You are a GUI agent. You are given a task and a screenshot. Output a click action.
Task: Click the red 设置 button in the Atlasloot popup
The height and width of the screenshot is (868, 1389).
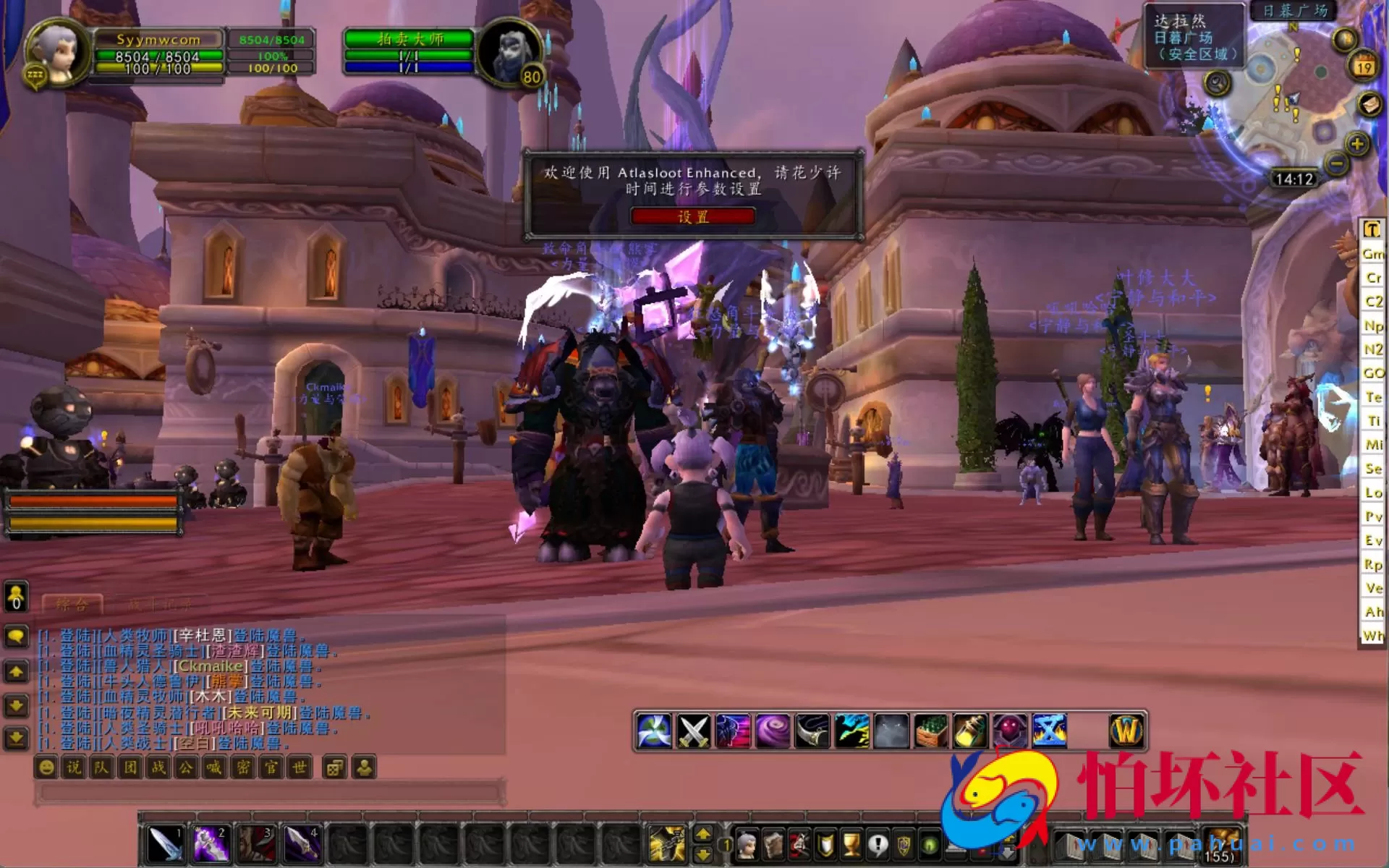tap(692, 216)
